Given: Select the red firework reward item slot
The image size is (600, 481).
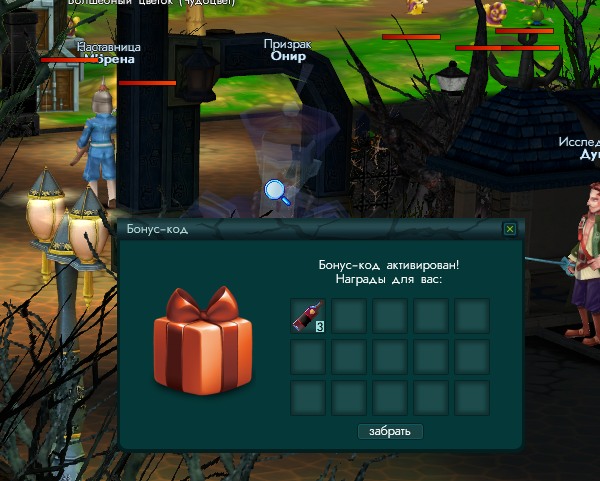Looking at the screenshot, I should click(x=307, y=315).
